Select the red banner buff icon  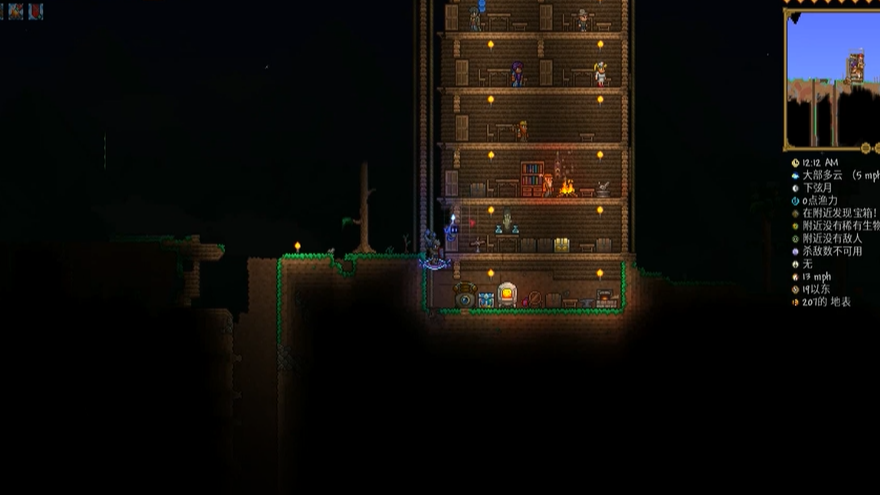pyautogui.click(x=36, y=11)
